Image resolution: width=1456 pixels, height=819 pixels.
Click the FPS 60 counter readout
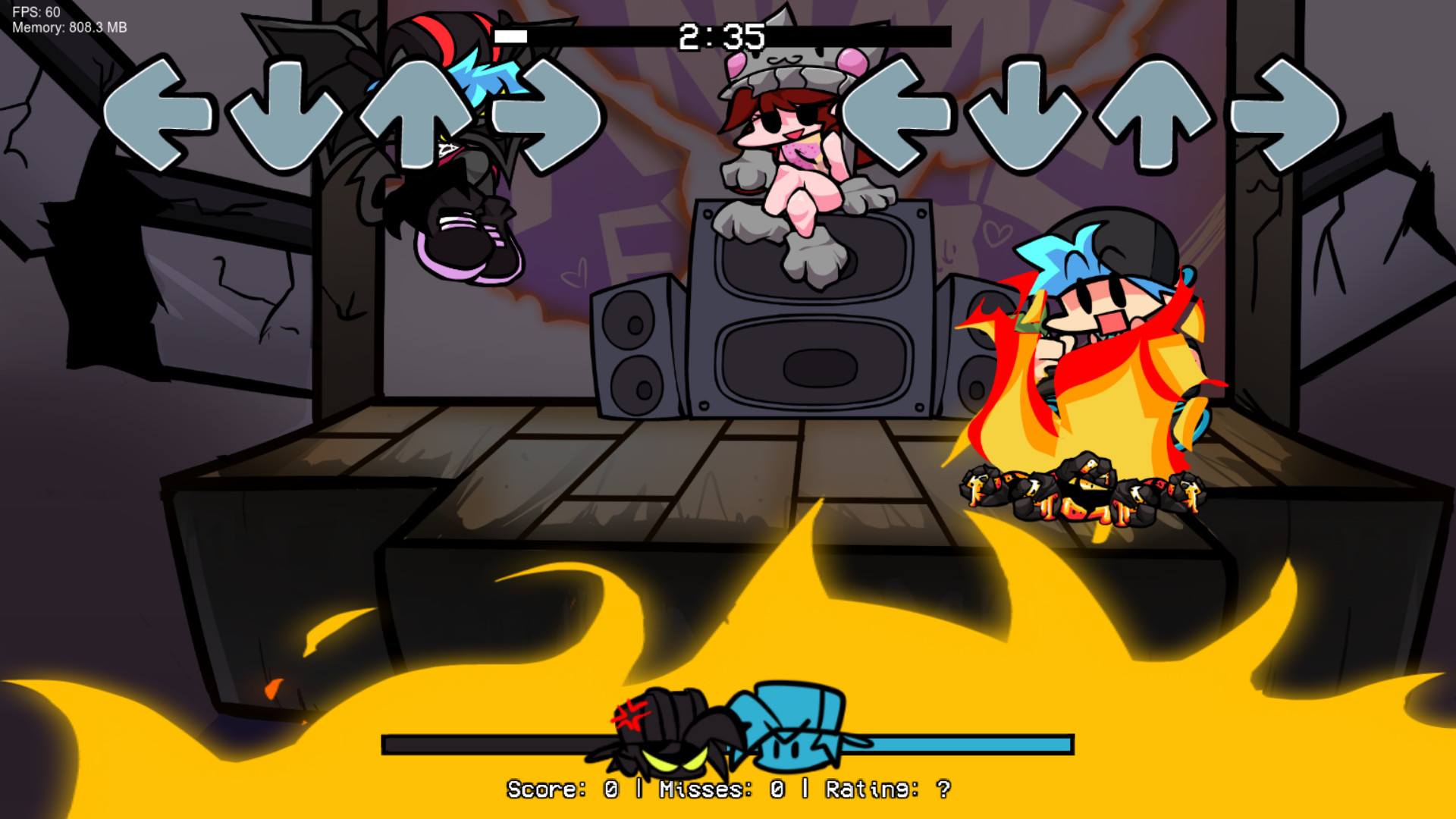[x=34, y=12]
